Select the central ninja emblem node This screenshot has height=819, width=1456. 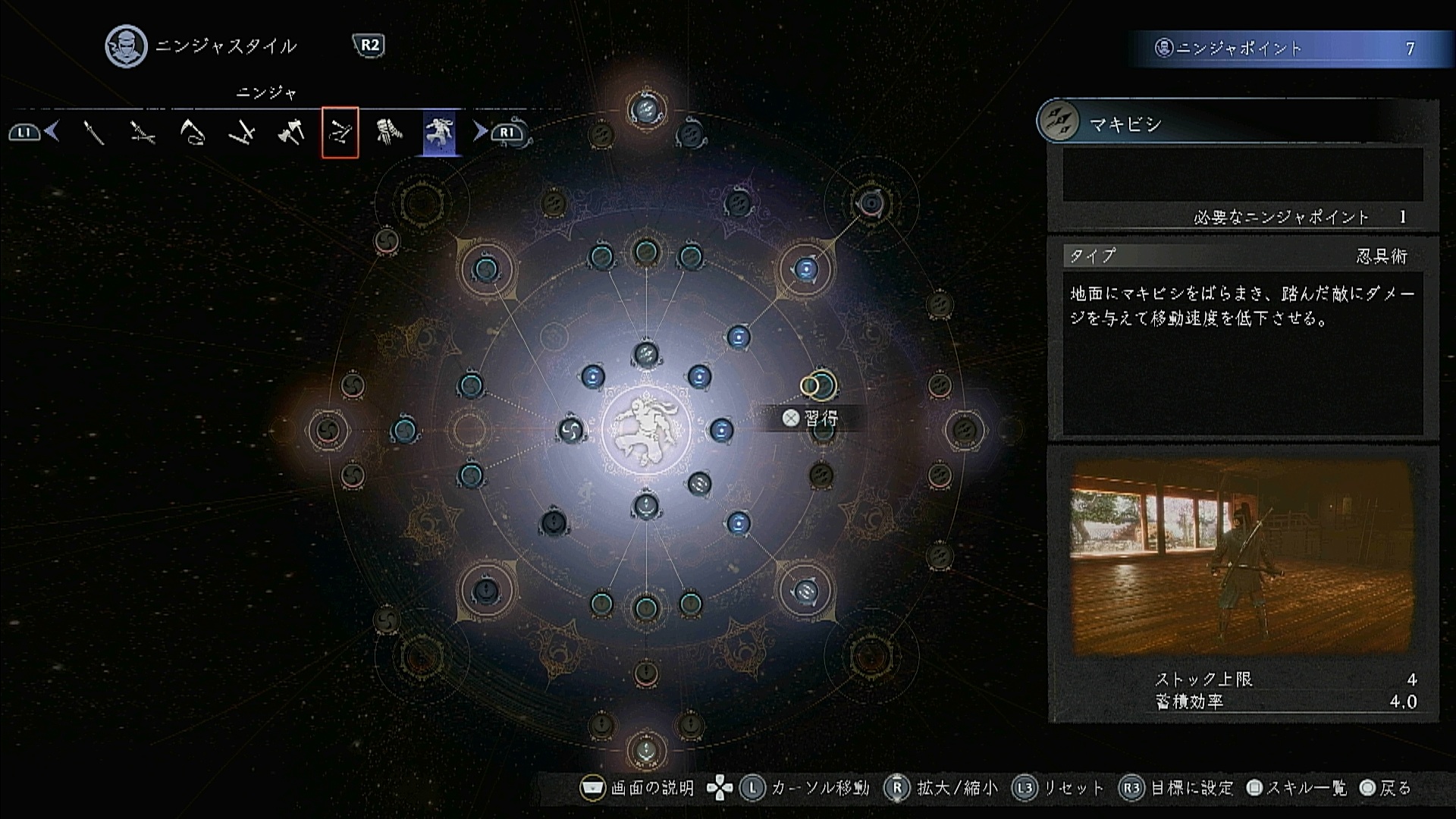coord(646,430)
